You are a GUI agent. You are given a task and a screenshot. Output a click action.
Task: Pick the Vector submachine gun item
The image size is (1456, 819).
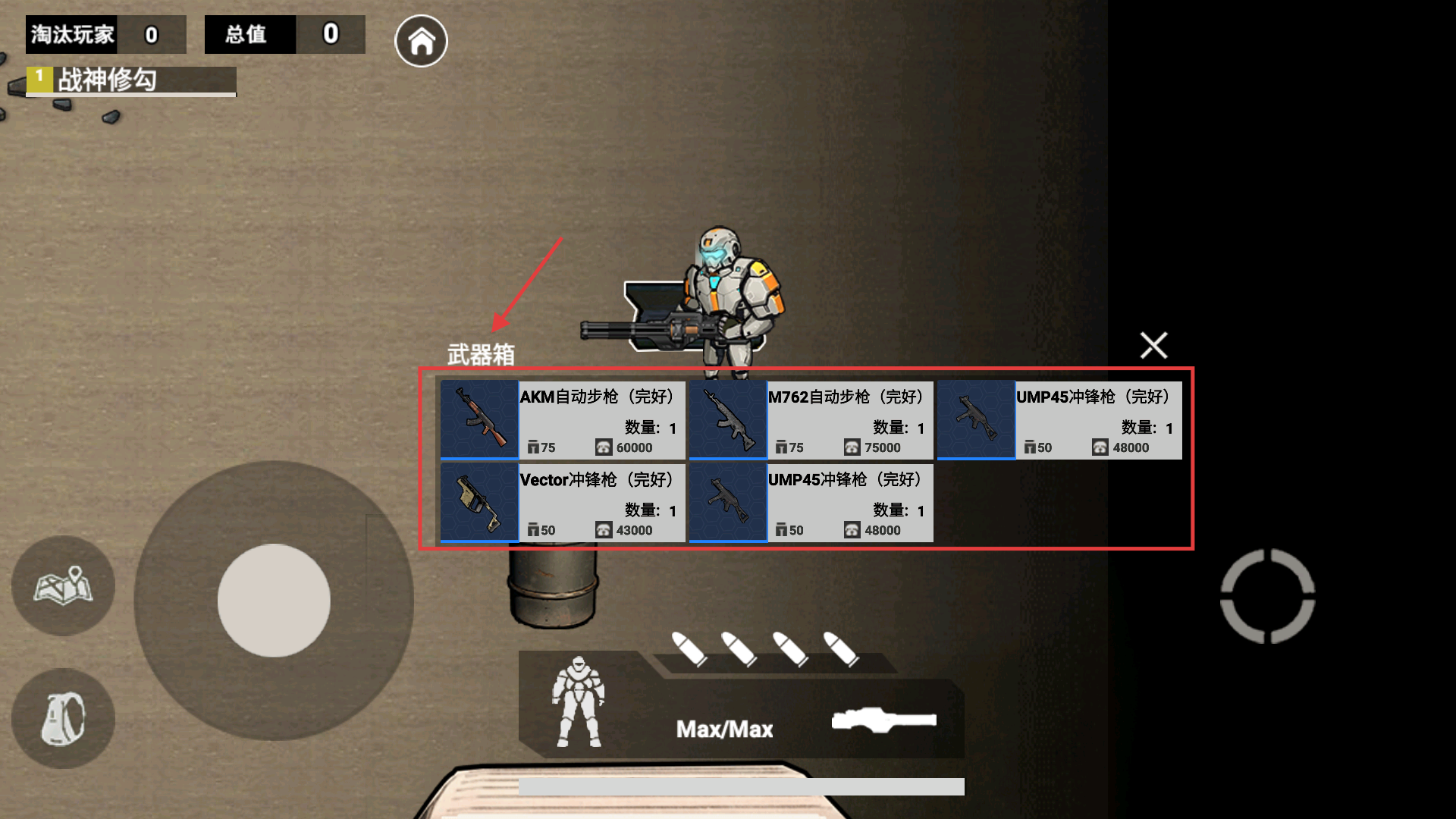click(x=563, y=503)
